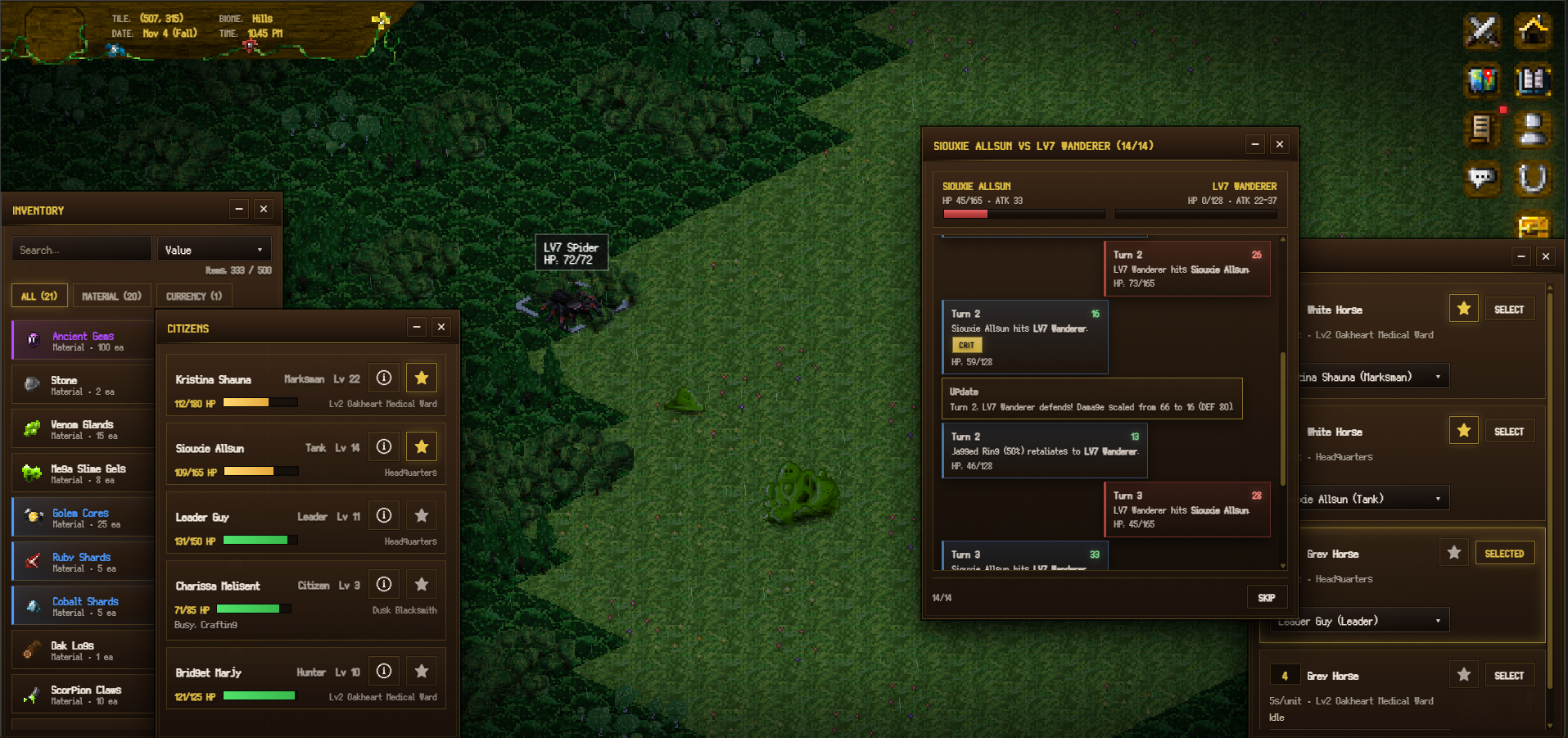Minimize the battle log window
The image size is (1568, 738).
[x=1255, y=145]
